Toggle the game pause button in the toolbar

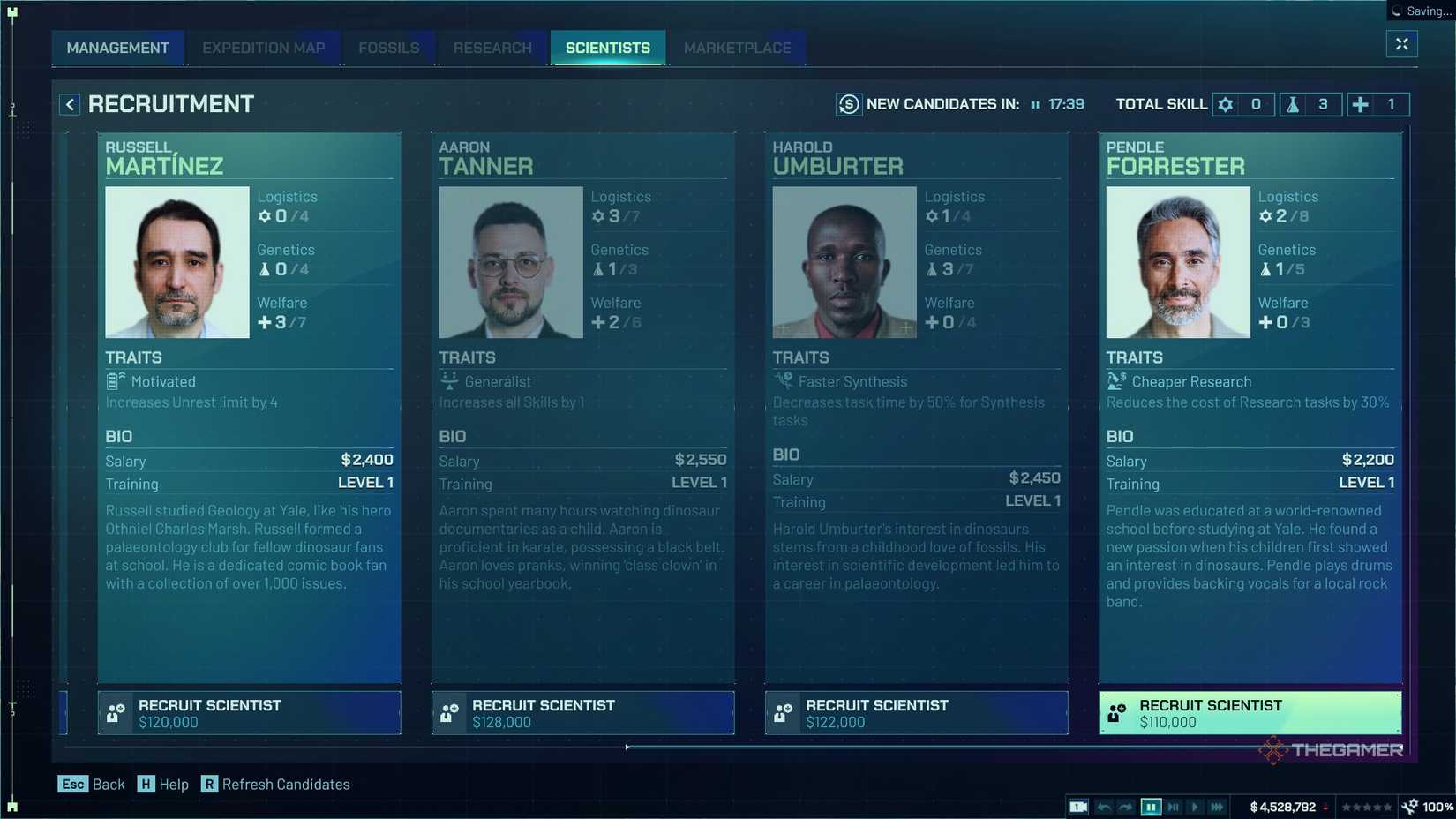1152,806
